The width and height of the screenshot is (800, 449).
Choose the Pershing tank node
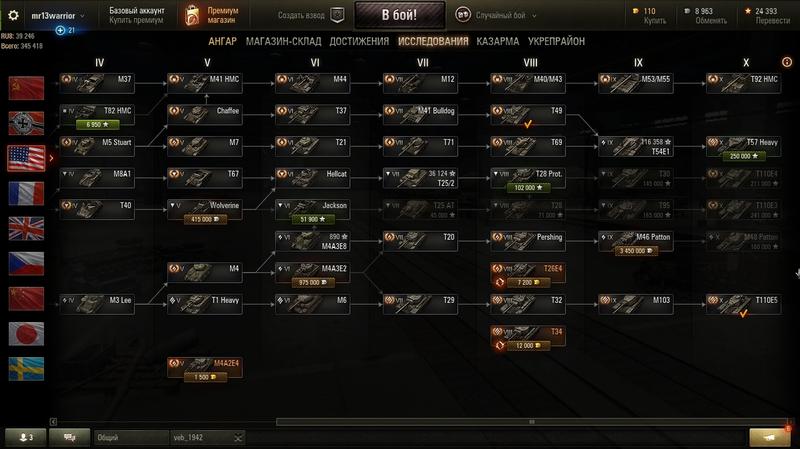tap(527, 238)
